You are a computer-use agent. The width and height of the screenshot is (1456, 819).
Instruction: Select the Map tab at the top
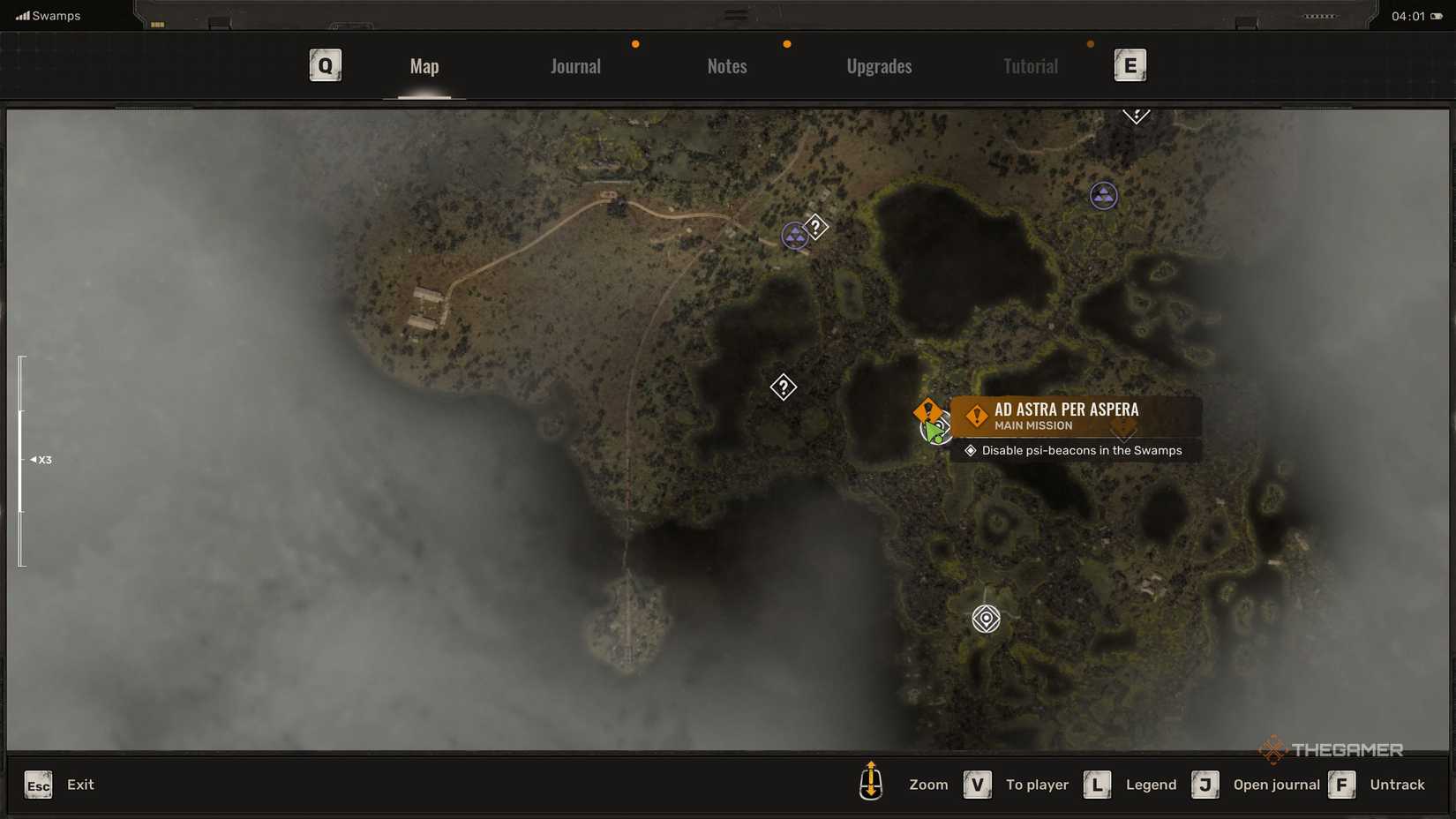pyautogui.click(x=424, y=65)
